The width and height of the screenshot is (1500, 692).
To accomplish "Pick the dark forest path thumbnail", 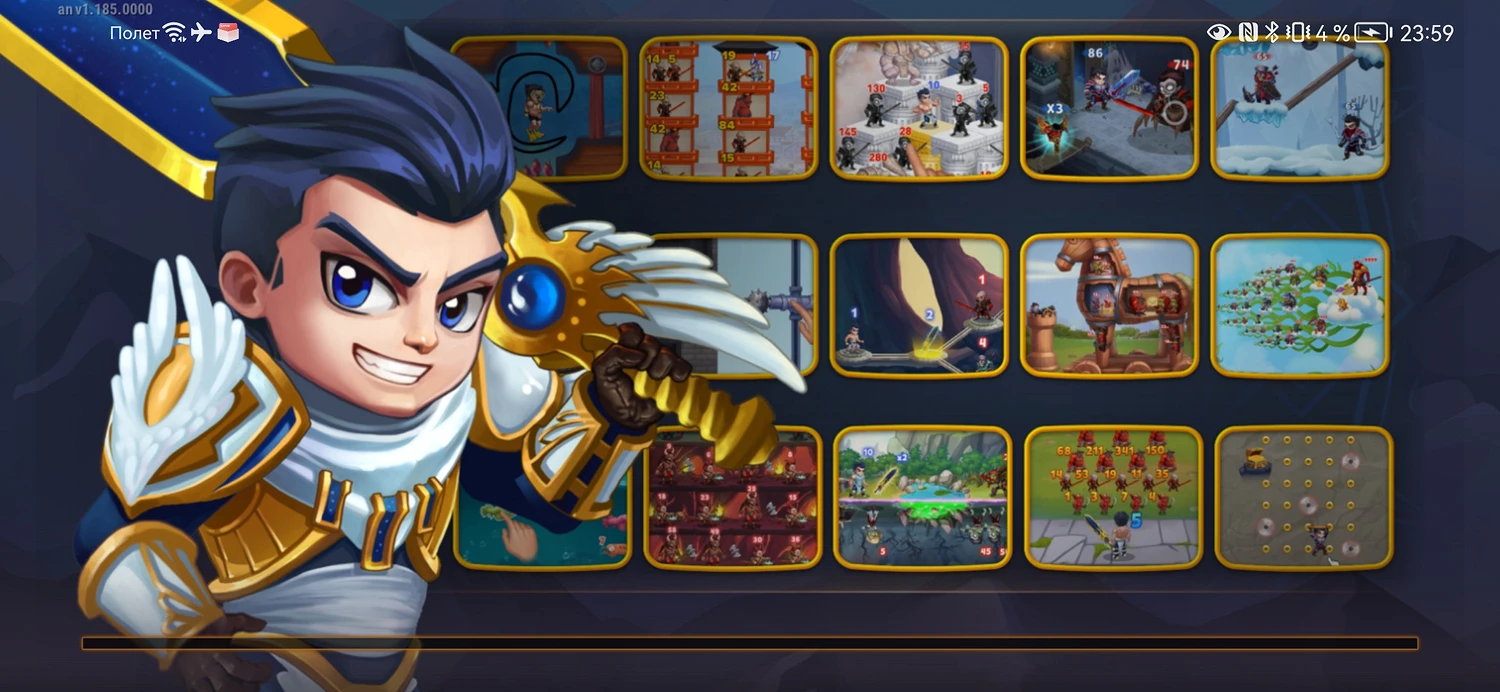I will [x=918, y=305].
